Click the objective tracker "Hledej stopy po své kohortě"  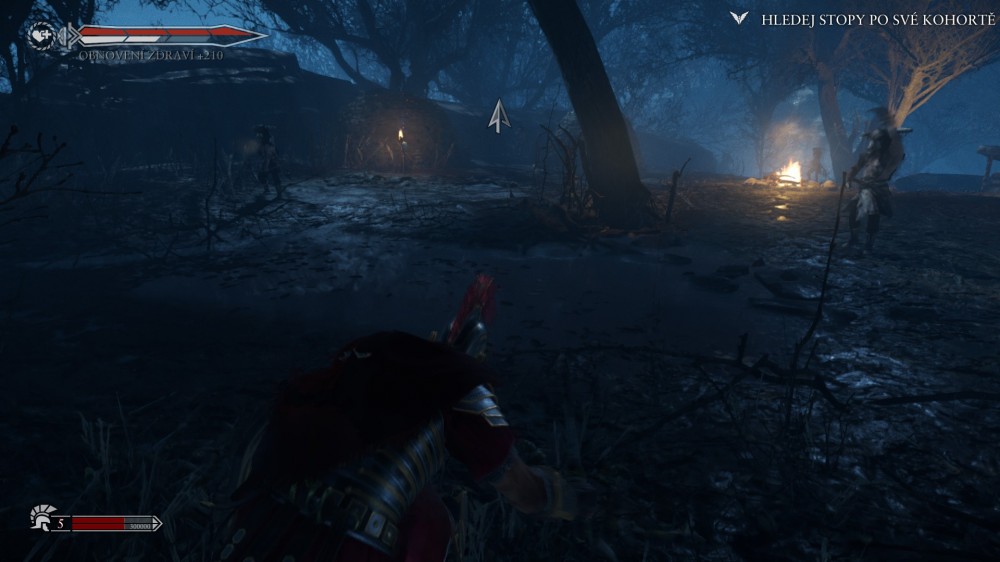coord(877,19)
